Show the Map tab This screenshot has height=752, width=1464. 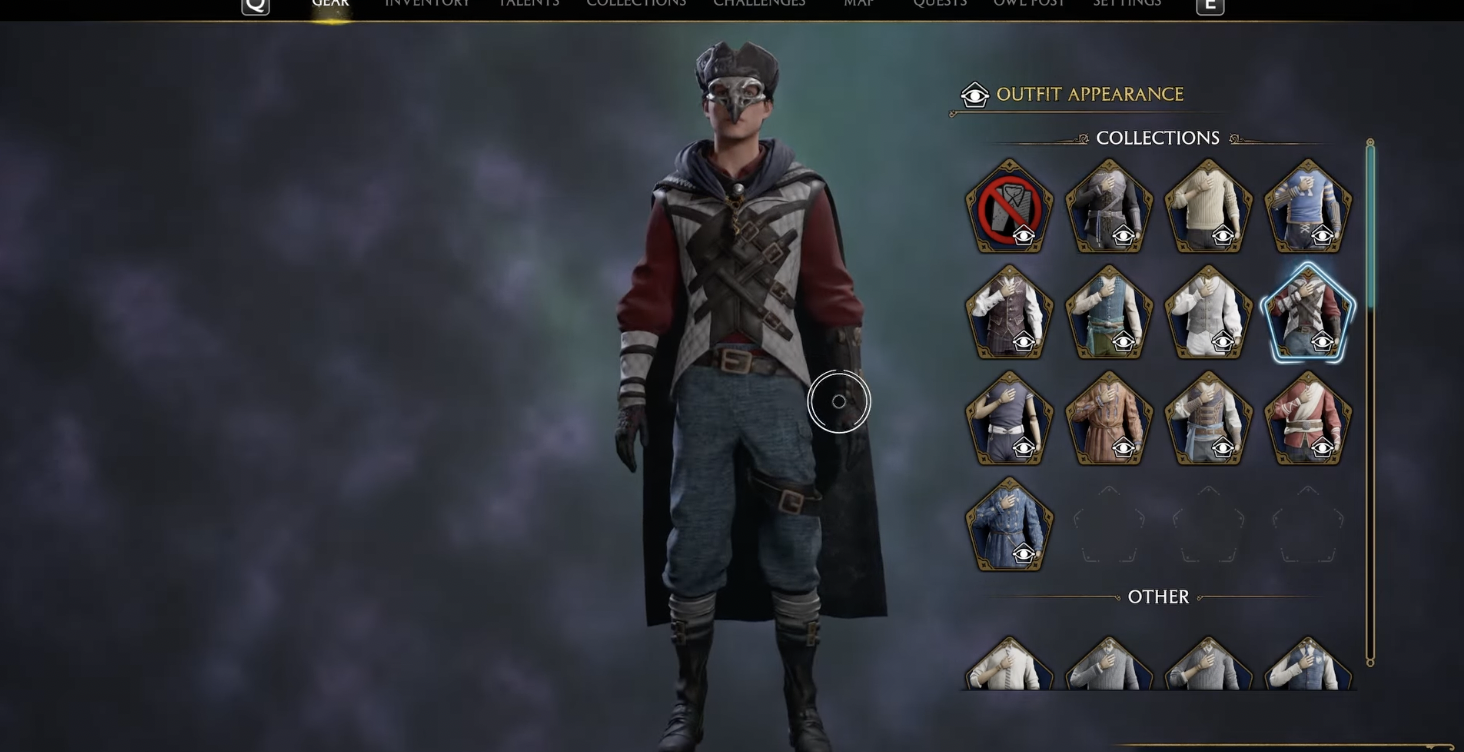pos(859,4)
